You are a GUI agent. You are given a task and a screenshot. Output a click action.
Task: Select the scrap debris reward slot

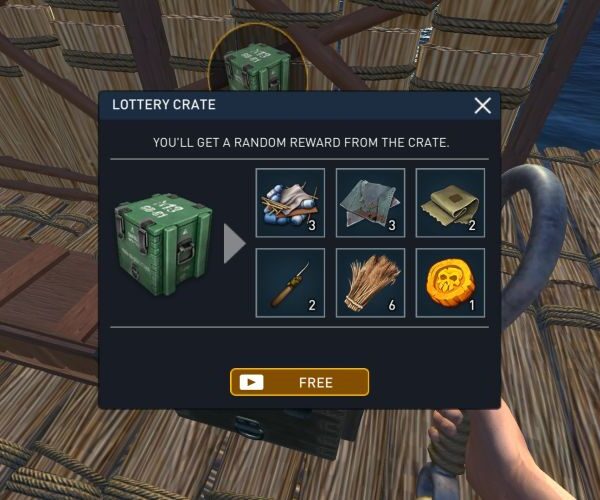pyautogui.click(x=290, y=203)
